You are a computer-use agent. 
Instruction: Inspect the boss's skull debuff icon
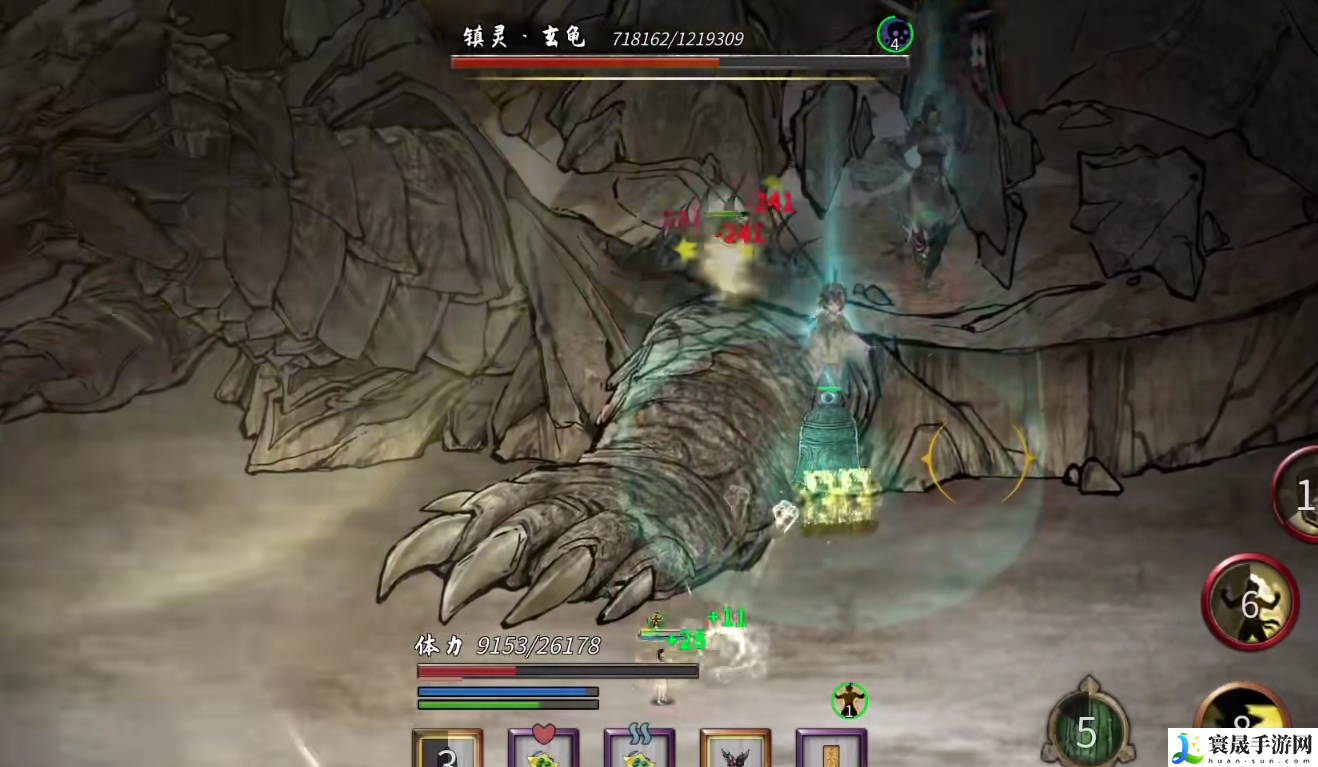pos(894,35)
